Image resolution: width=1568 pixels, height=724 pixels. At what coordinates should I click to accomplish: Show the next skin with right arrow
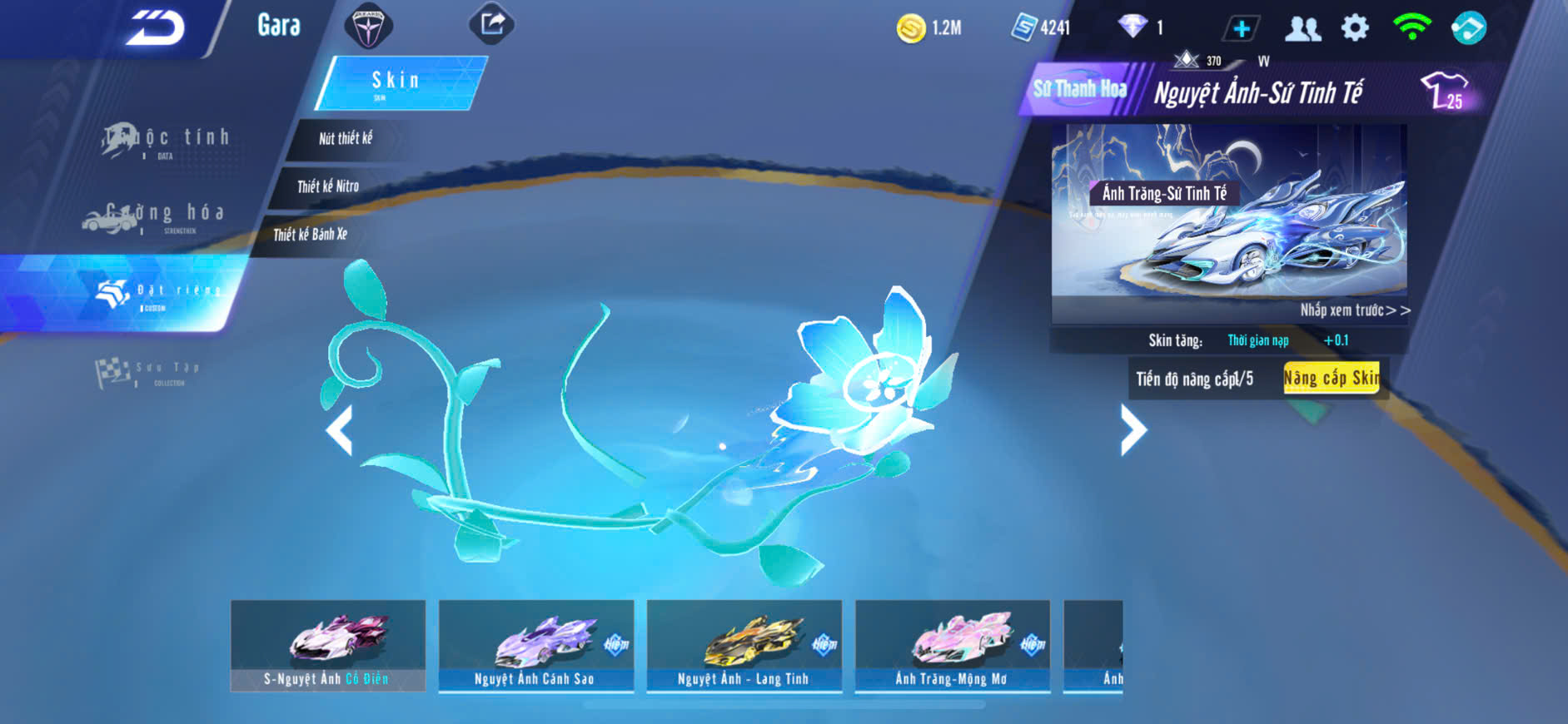1132,430
